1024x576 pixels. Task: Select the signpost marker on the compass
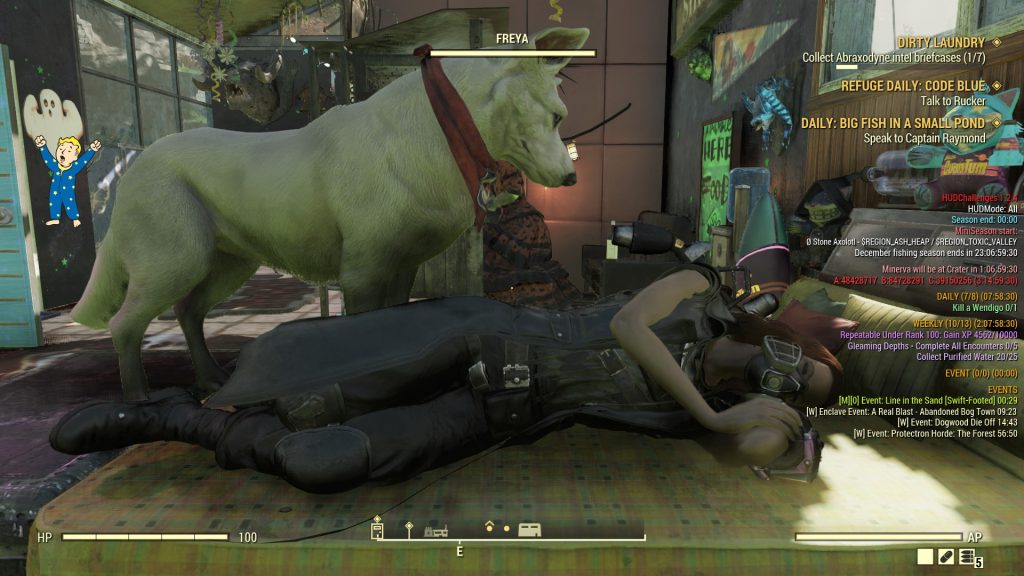point(408,527)
